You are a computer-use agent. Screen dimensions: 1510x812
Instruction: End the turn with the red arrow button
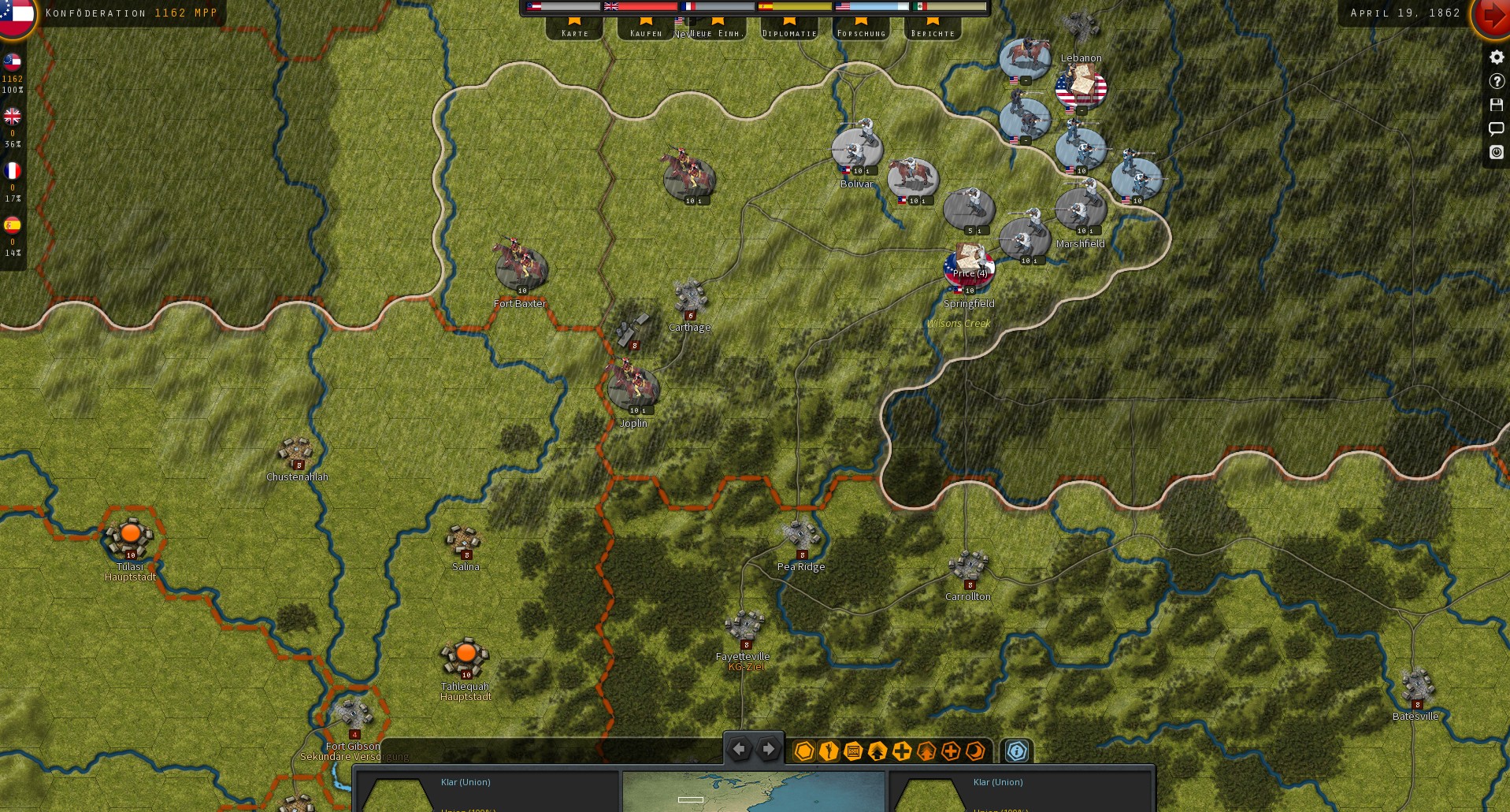[1493, 16]
